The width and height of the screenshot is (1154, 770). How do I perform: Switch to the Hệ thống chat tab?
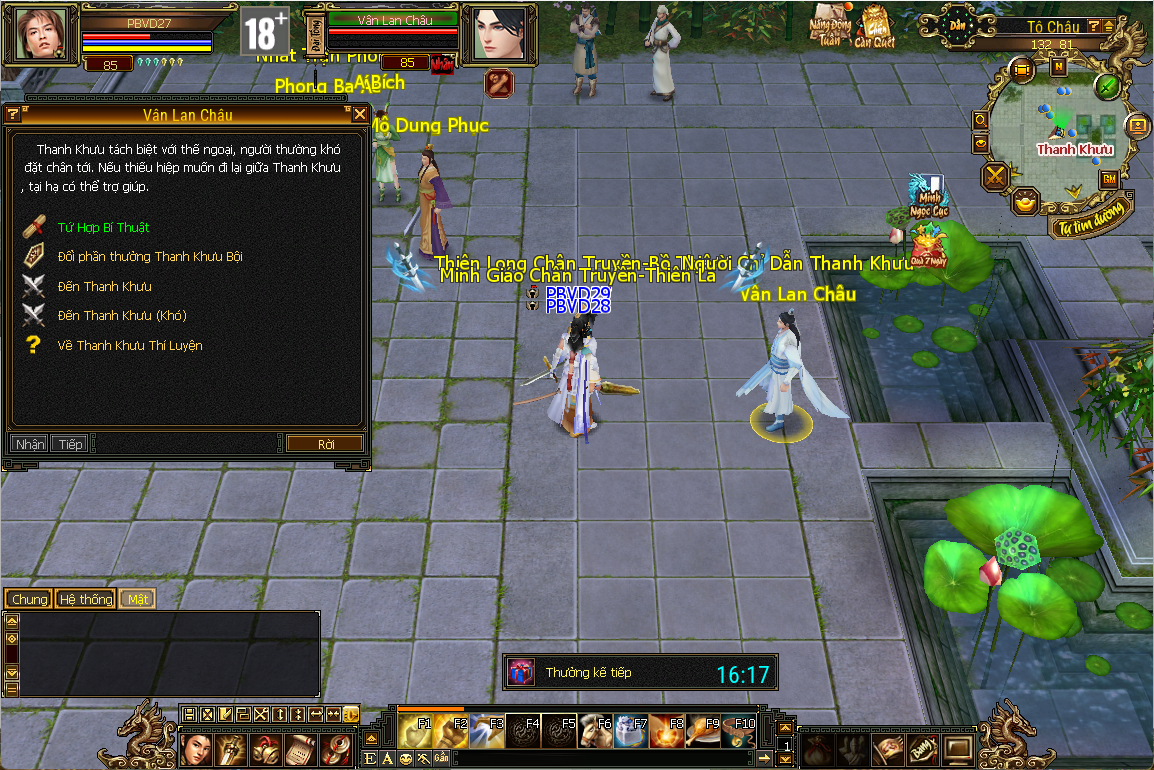[85, 599]
